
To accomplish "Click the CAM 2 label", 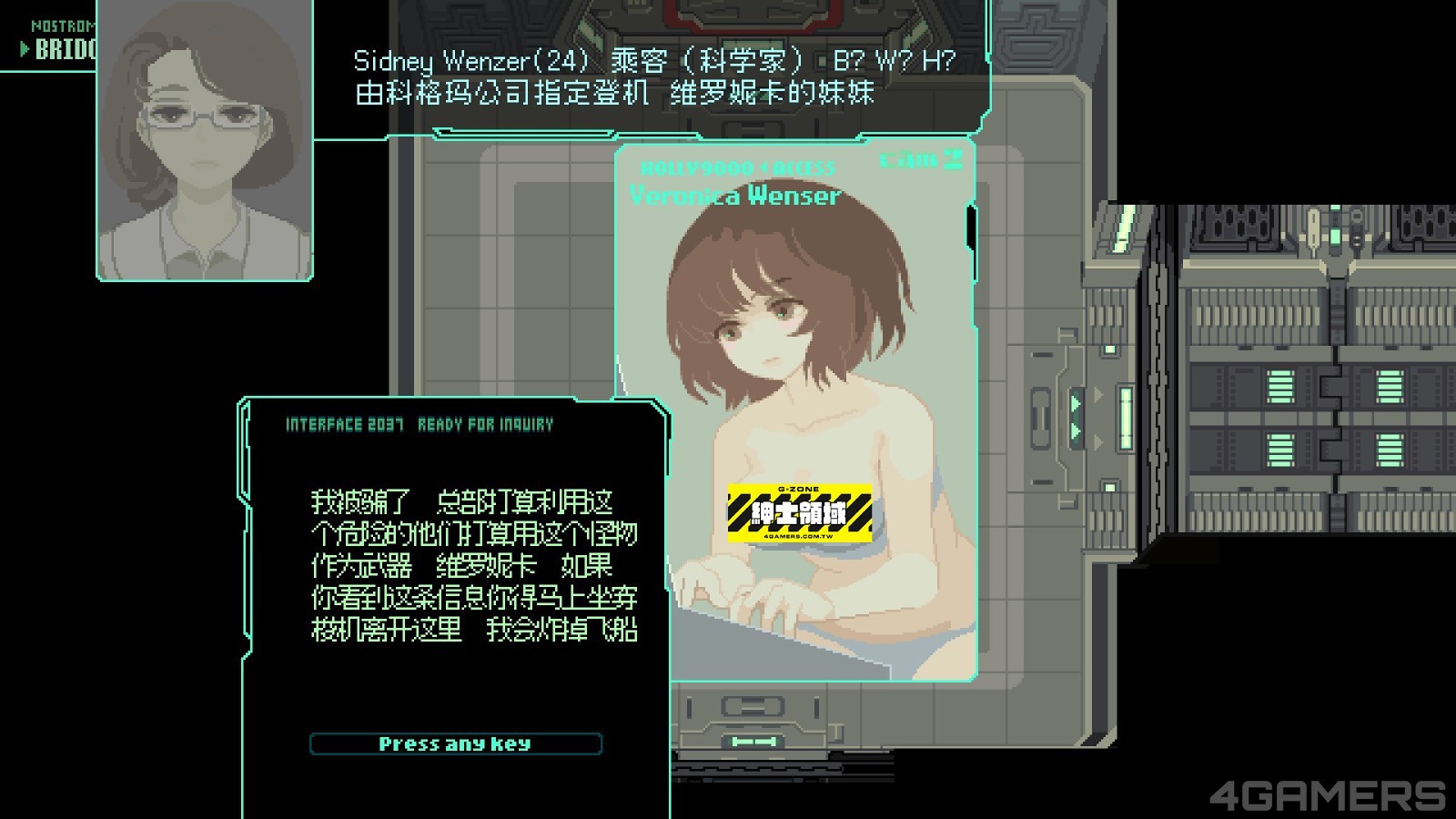I will (x=920, y=161).
